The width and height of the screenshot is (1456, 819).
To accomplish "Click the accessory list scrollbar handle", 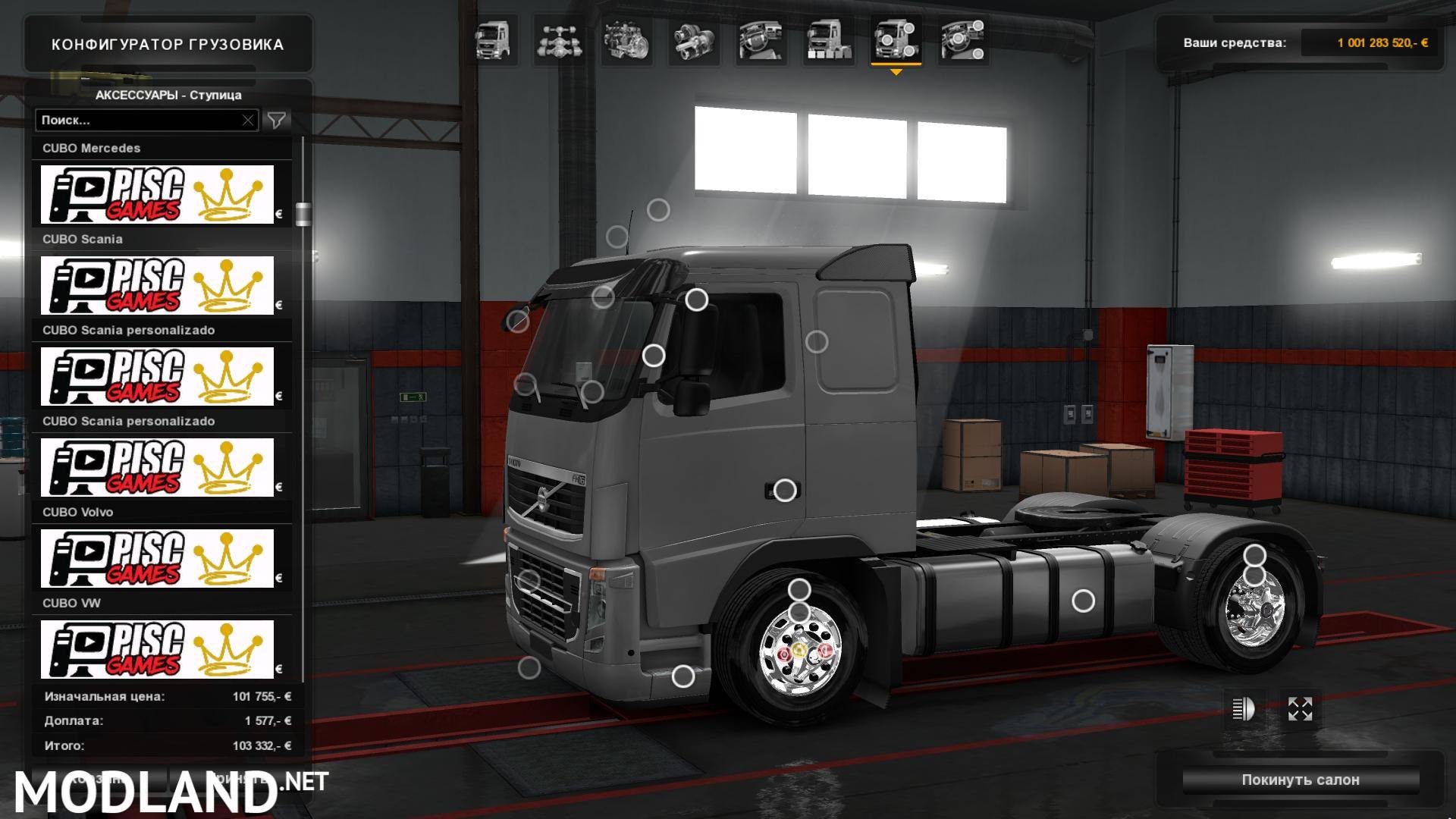I will (303, 214).
